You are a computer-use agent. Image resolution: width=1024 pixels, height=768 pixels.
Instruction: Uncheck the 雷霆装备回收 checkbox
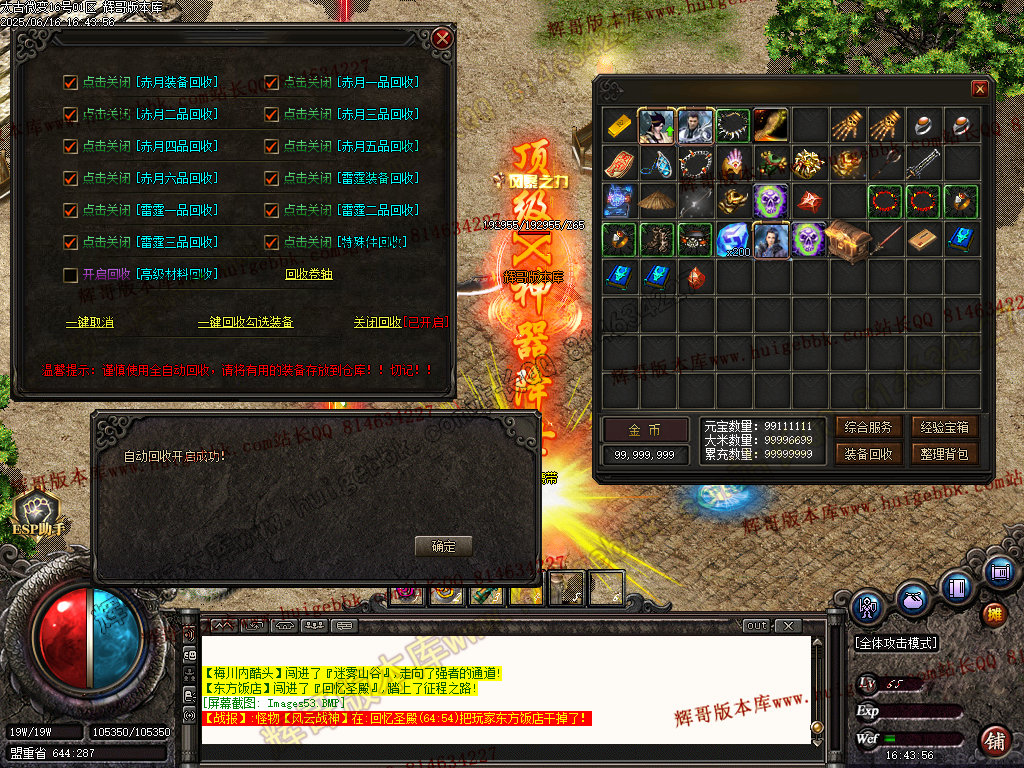(x=271, y=178)
